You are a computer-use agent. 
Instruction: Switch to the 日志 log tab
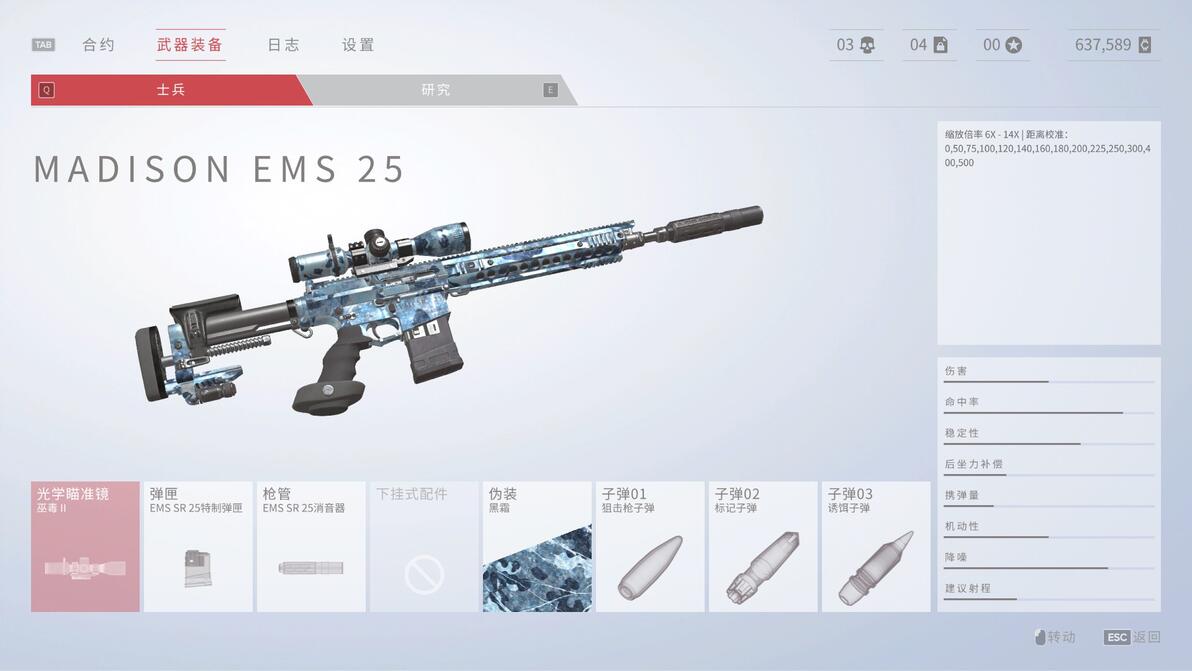click(x=283, y=45)
